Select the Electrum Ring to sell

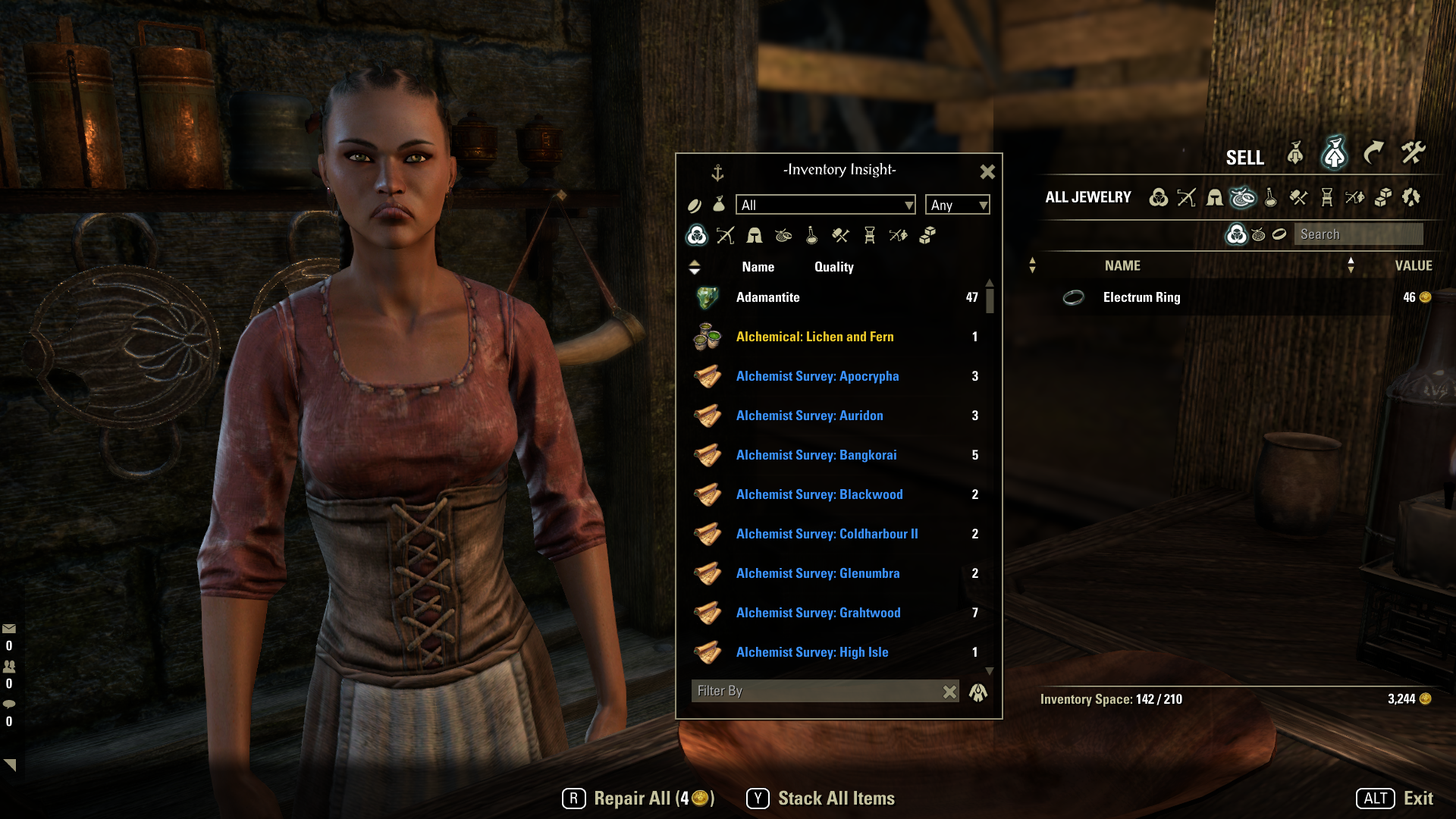pos(1141,297)
